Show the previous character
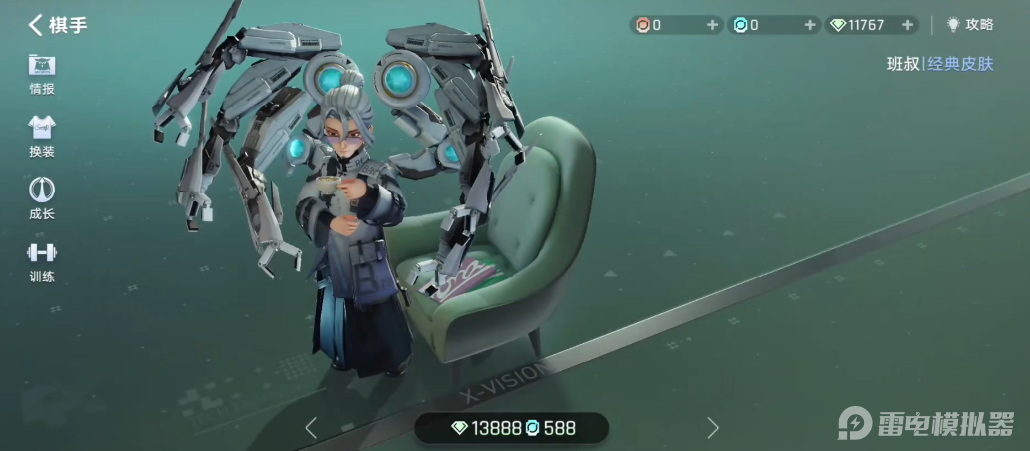Screen dimensions: 1030x451 tap(311, 428)
